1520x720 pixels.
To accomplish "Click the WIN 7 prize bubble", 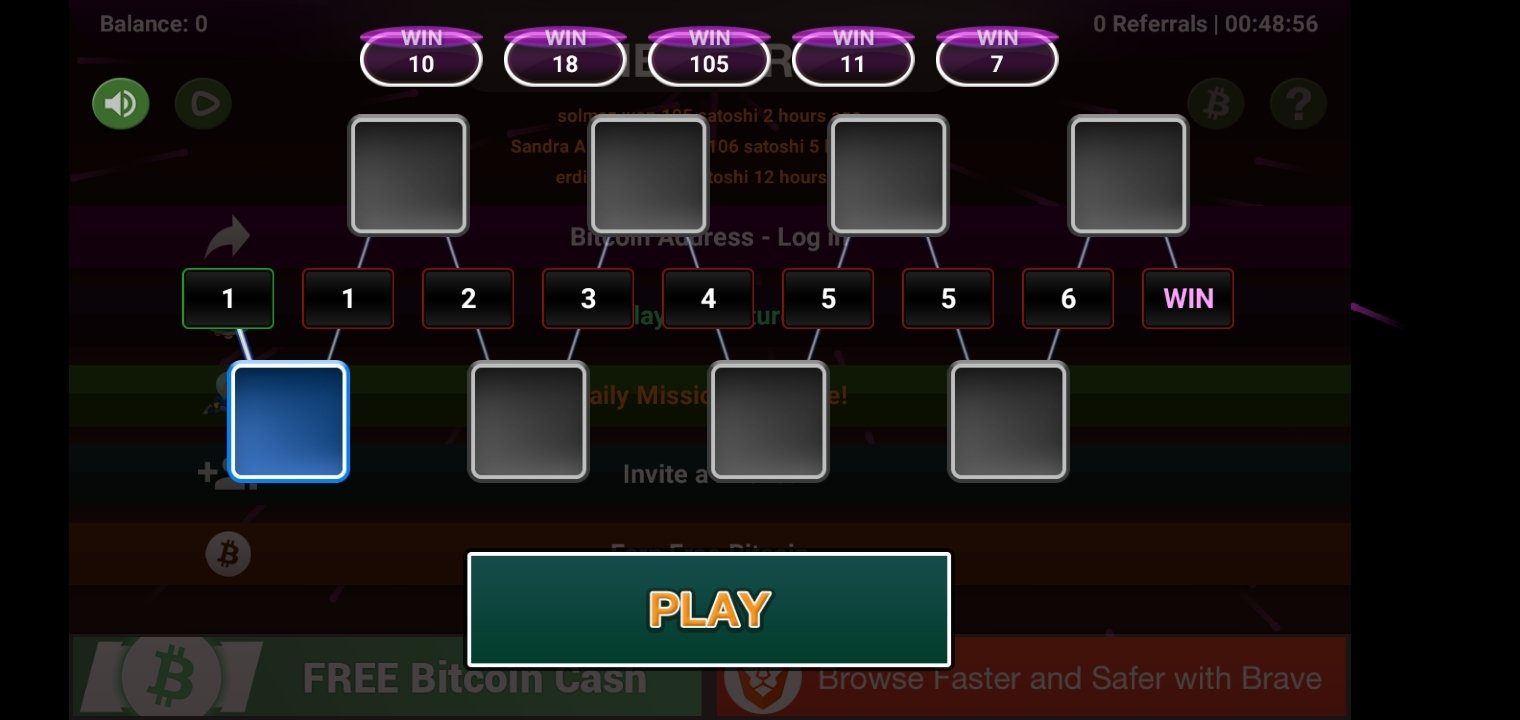I will (x=997, y=57).
